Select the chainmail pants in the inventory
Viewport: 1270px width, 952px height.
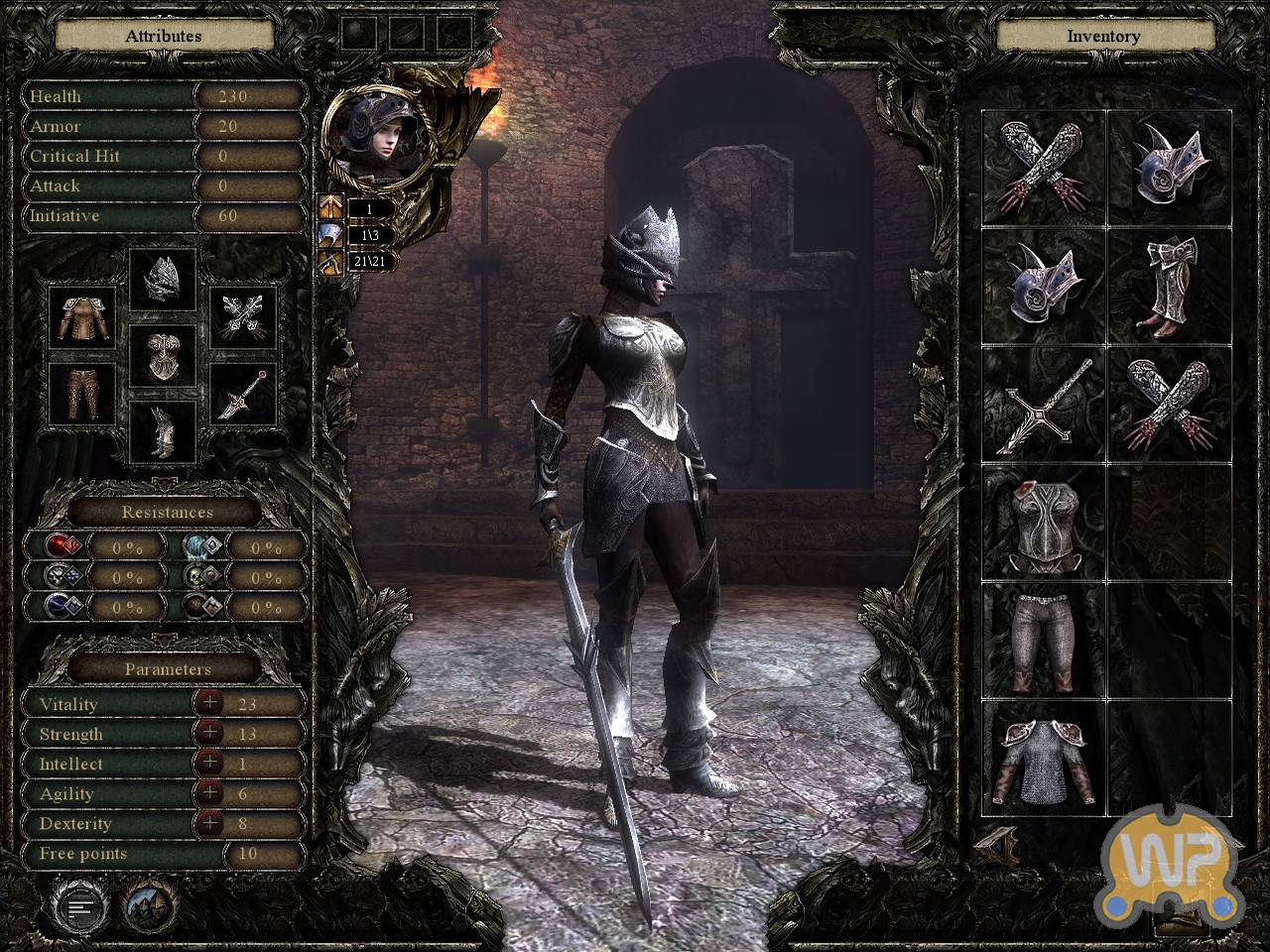pyautogui.click(x=1044, y=639)
